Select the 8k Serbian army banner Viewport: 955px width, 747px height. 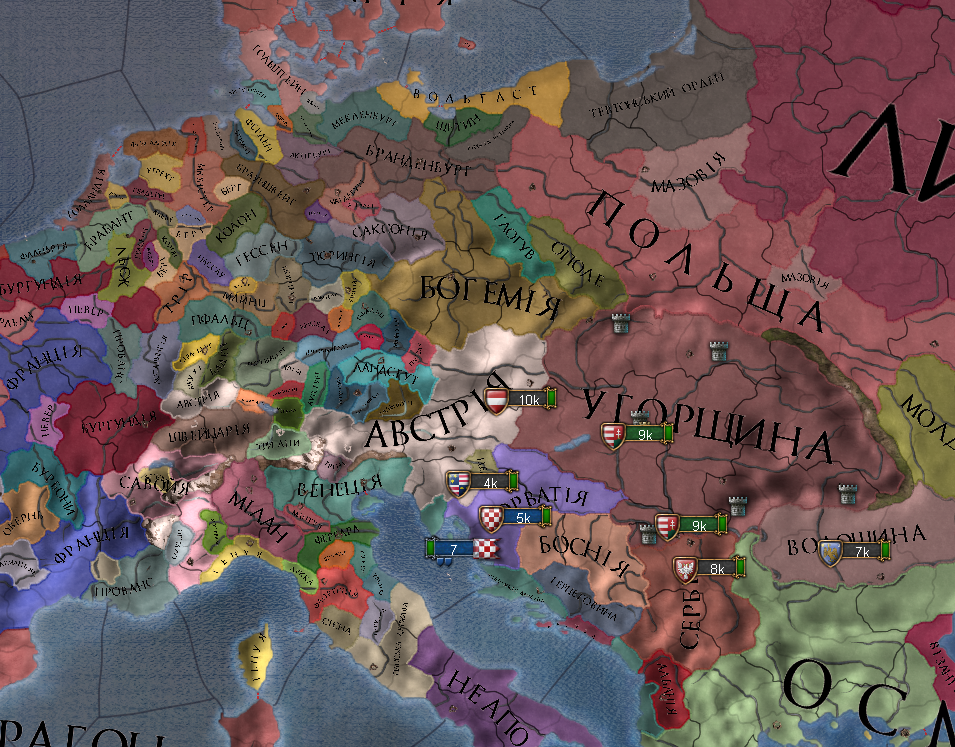click(x=709, y=569)
